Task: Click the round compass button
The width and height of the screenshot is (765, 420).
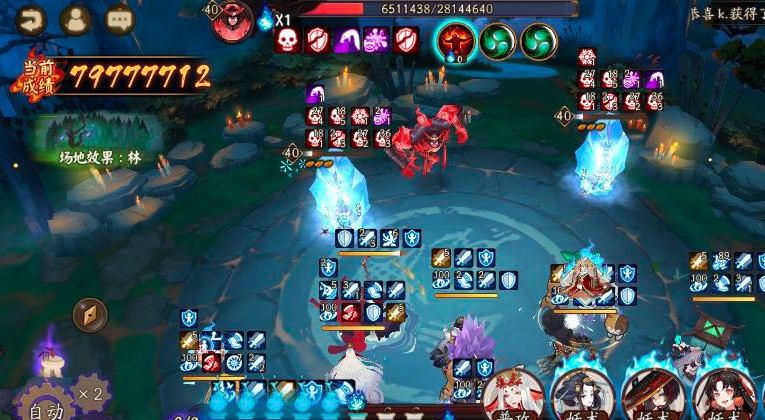Action: coord(90,315)
